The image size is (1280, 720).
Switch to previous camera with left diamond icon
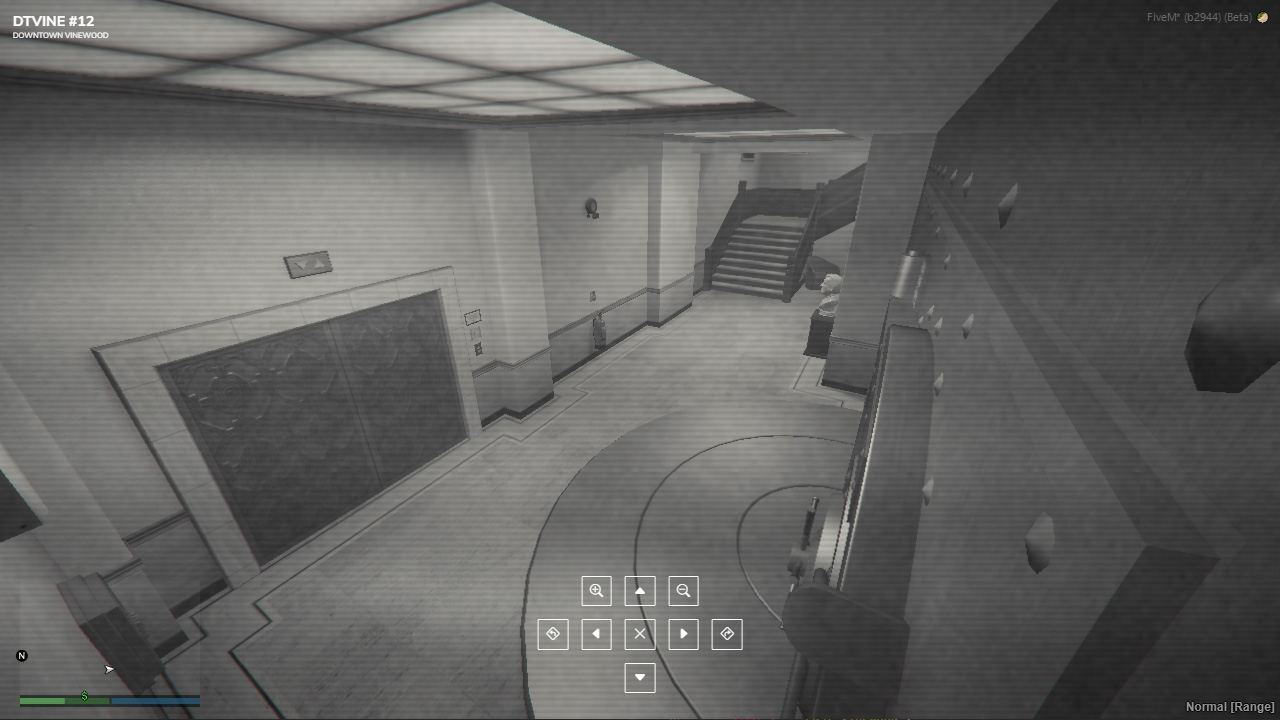tap(553, 633)
